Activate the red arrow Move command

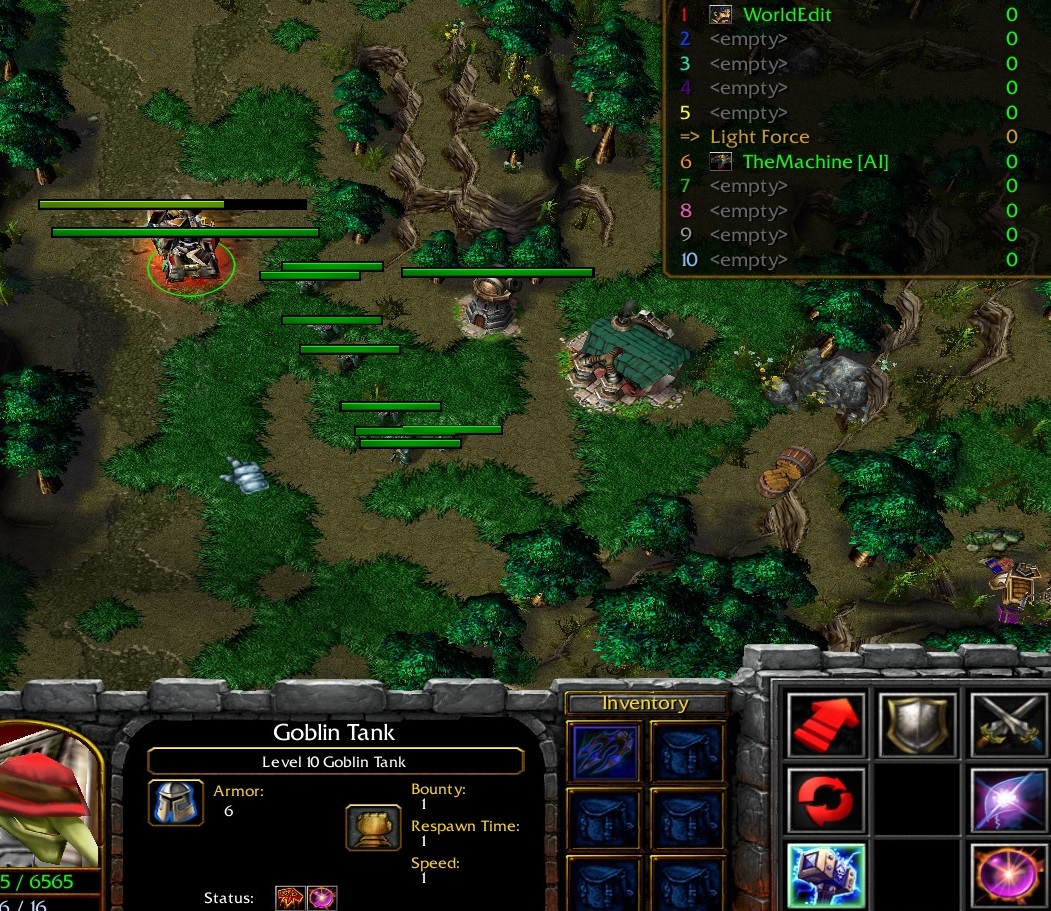[x=825, y=724]
